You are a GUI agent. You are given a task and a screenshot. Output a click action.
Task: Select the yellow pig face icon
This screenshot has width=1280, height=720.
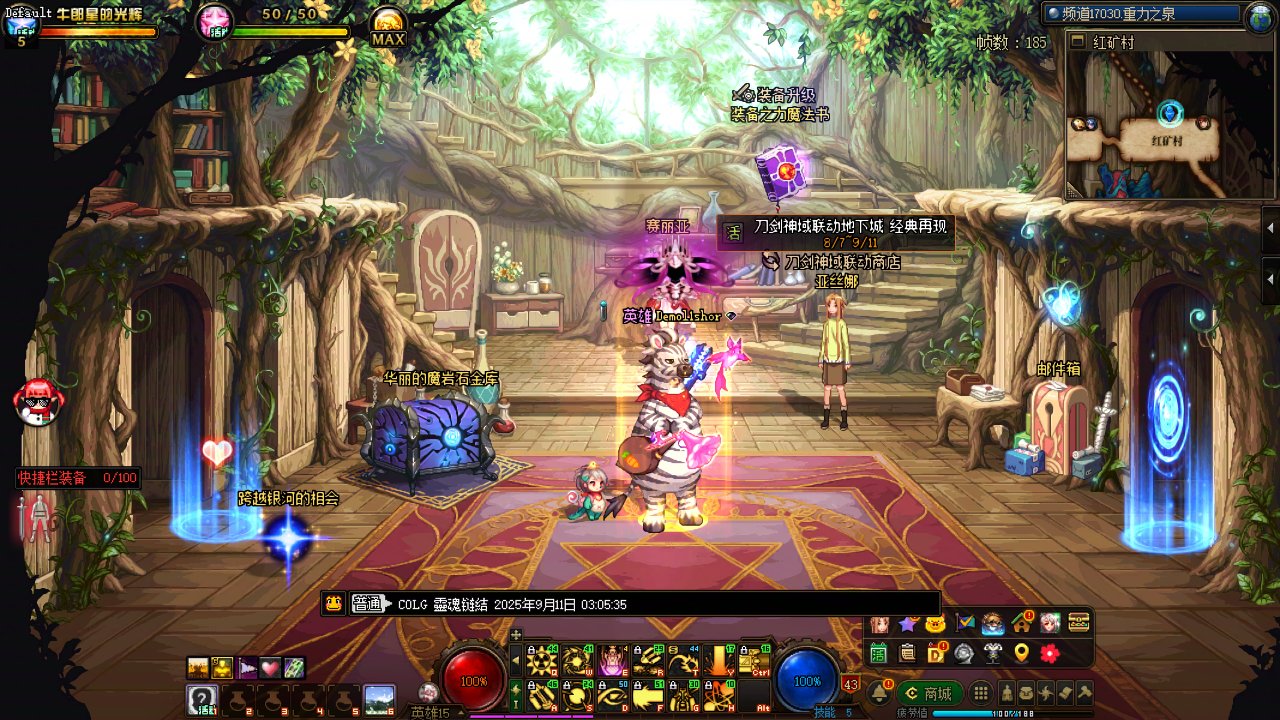[935, 623]
